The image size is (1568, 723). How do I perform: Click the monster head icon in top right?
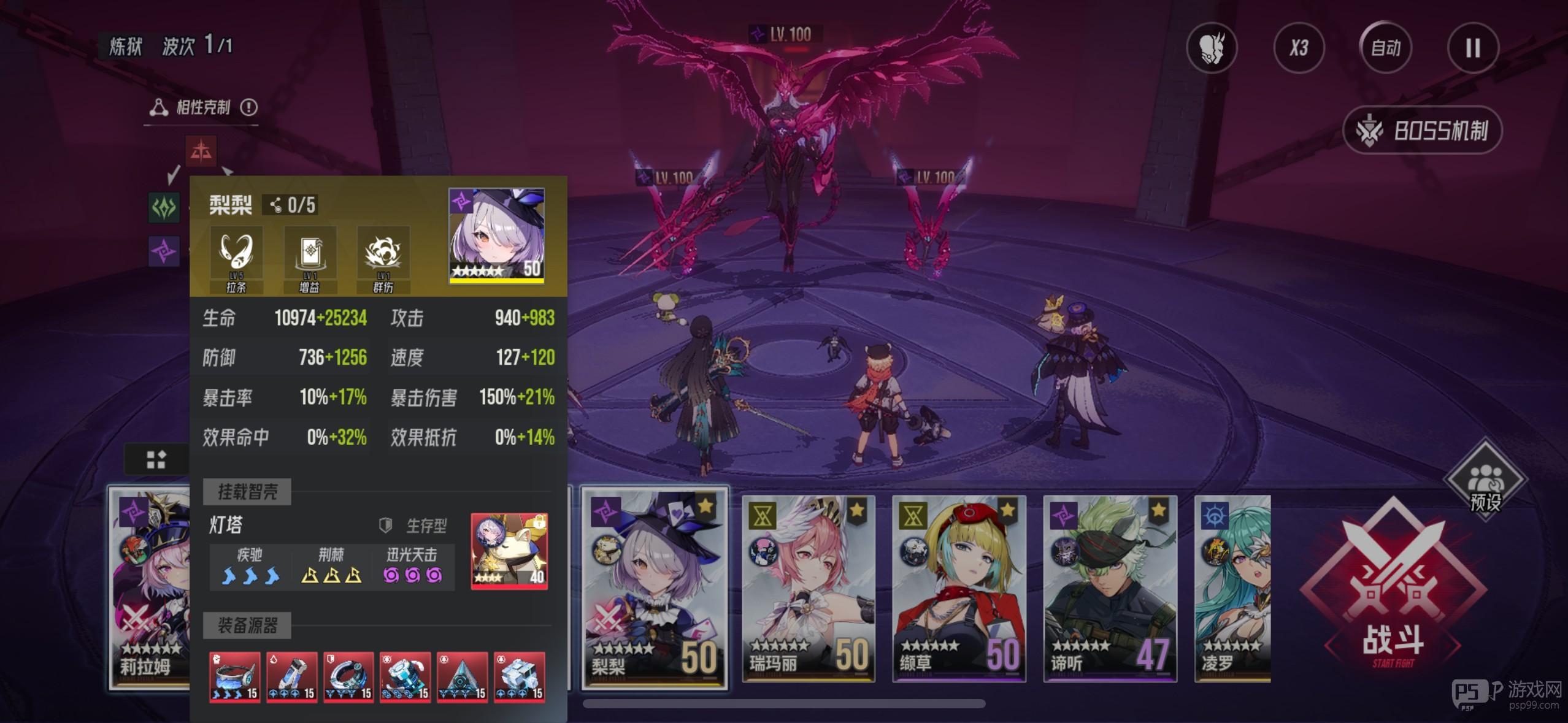[x=1212, y=48]
